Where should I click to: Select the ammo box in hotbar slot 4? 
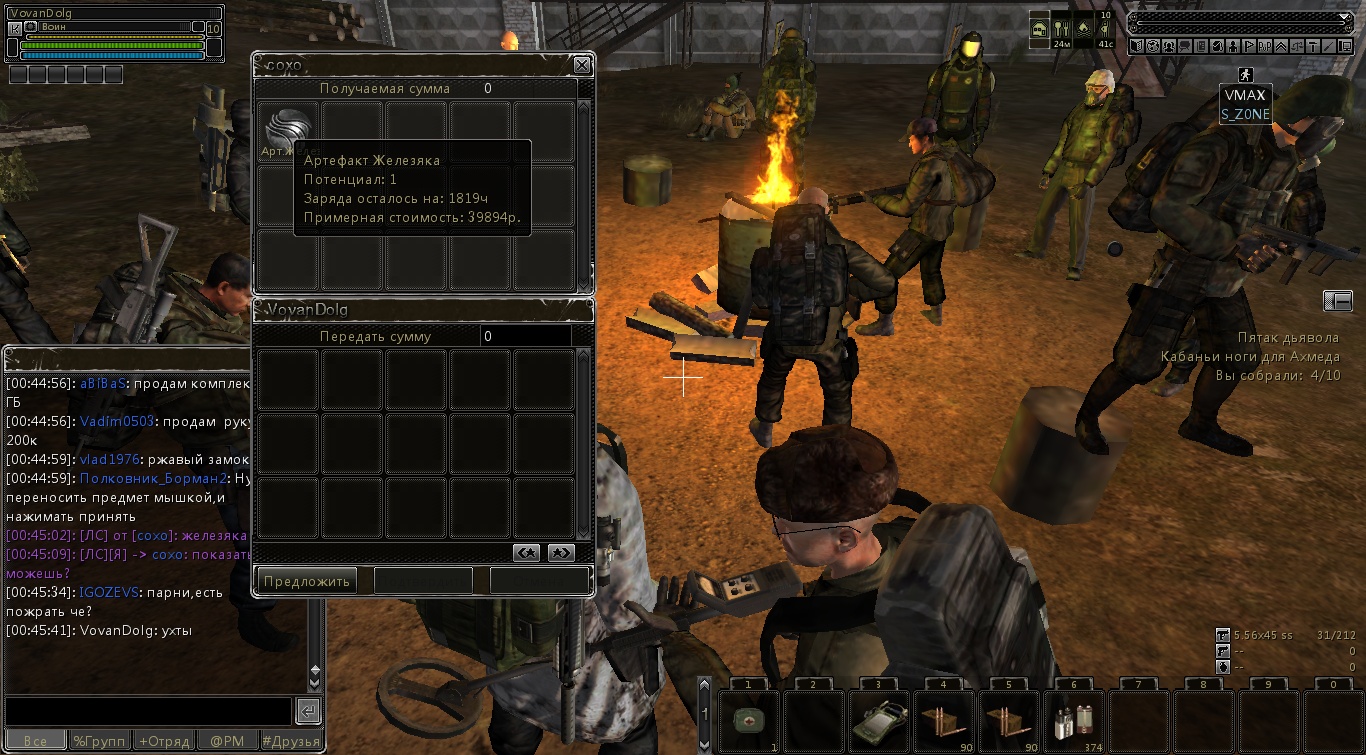(x=944, y=721)
